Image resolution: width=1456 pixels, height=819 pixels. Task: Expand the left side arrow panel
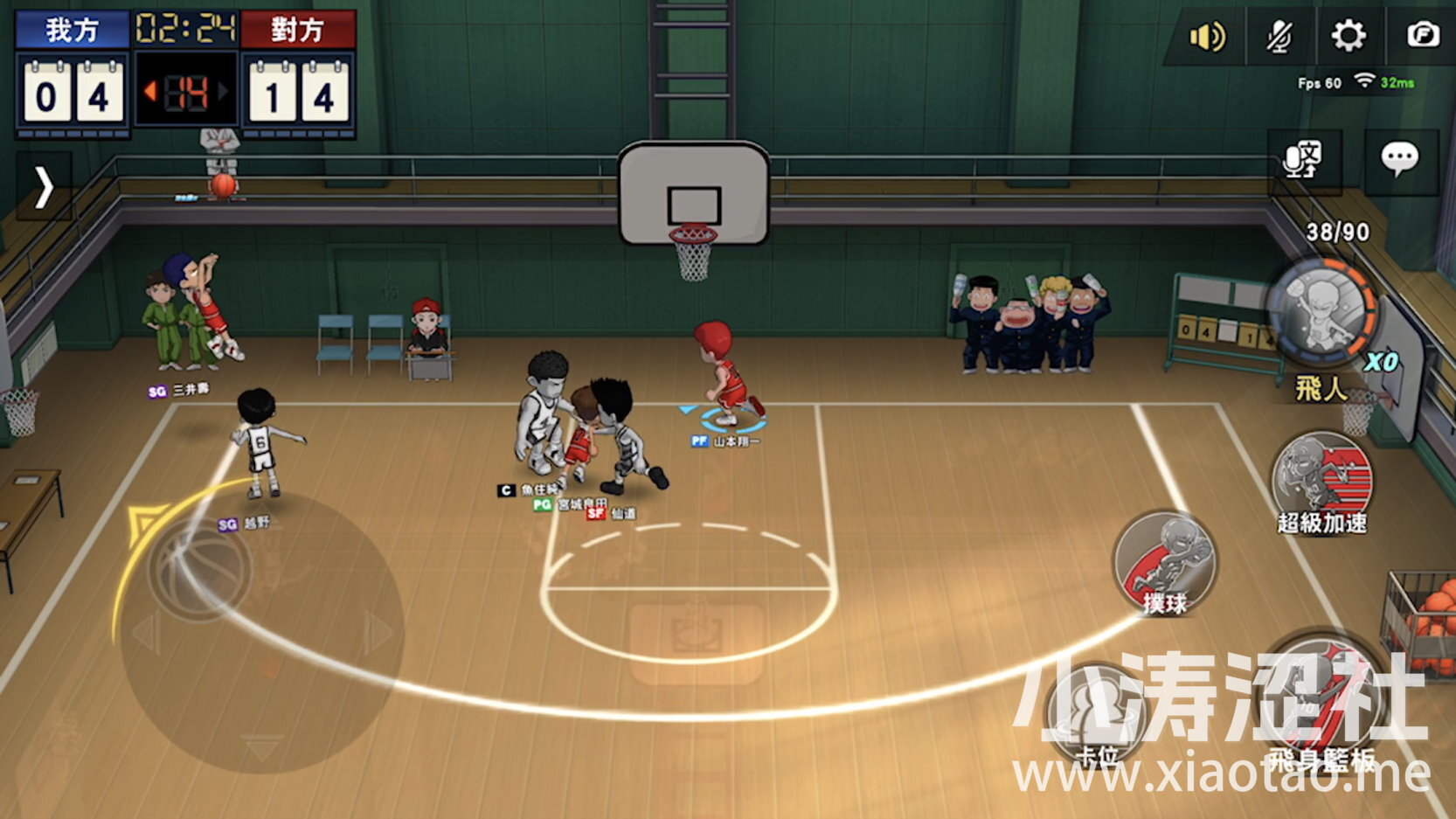click(44, 186)
